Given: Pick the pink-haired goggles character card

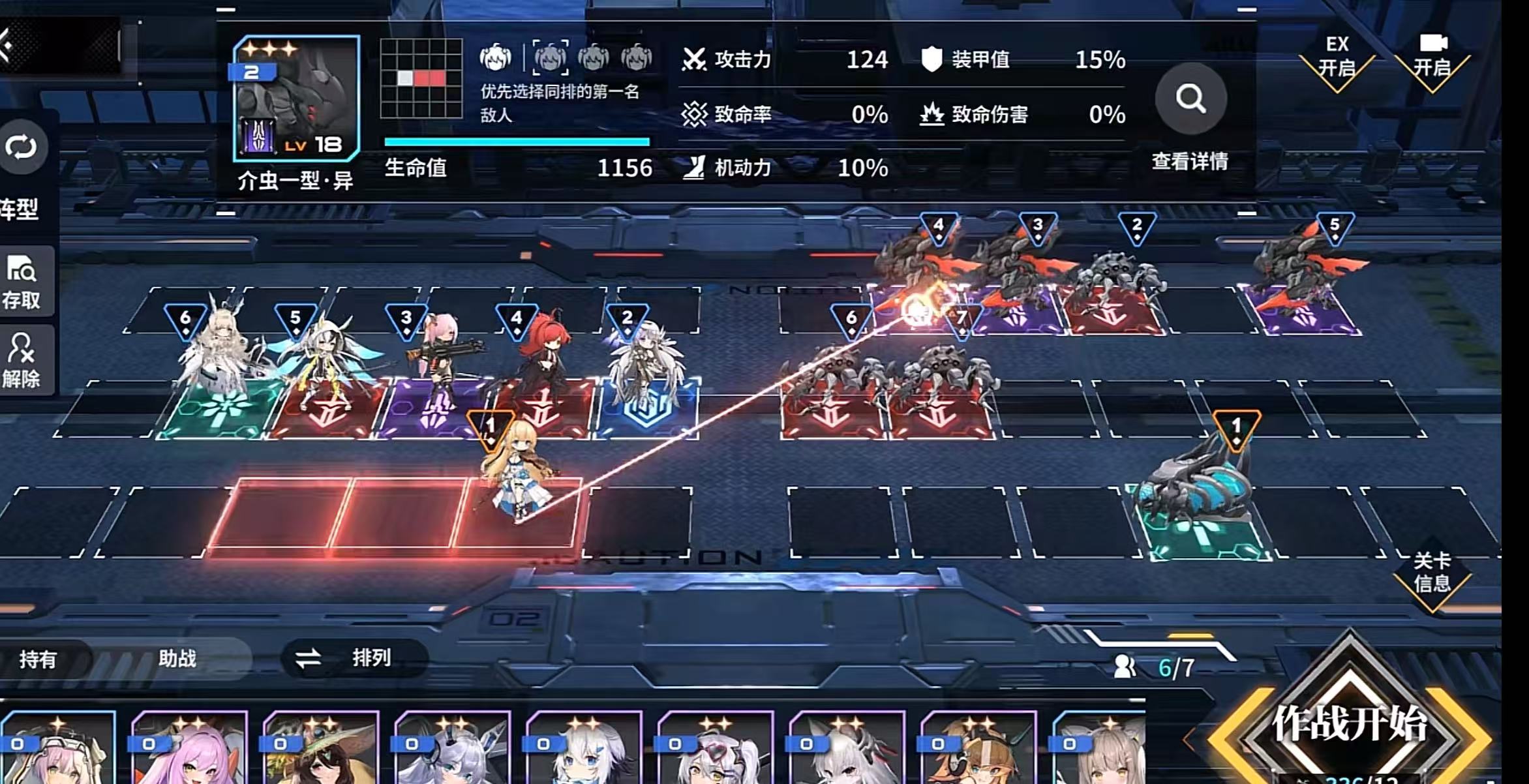Looking at the screenshot, I should (x=59, y=750).
